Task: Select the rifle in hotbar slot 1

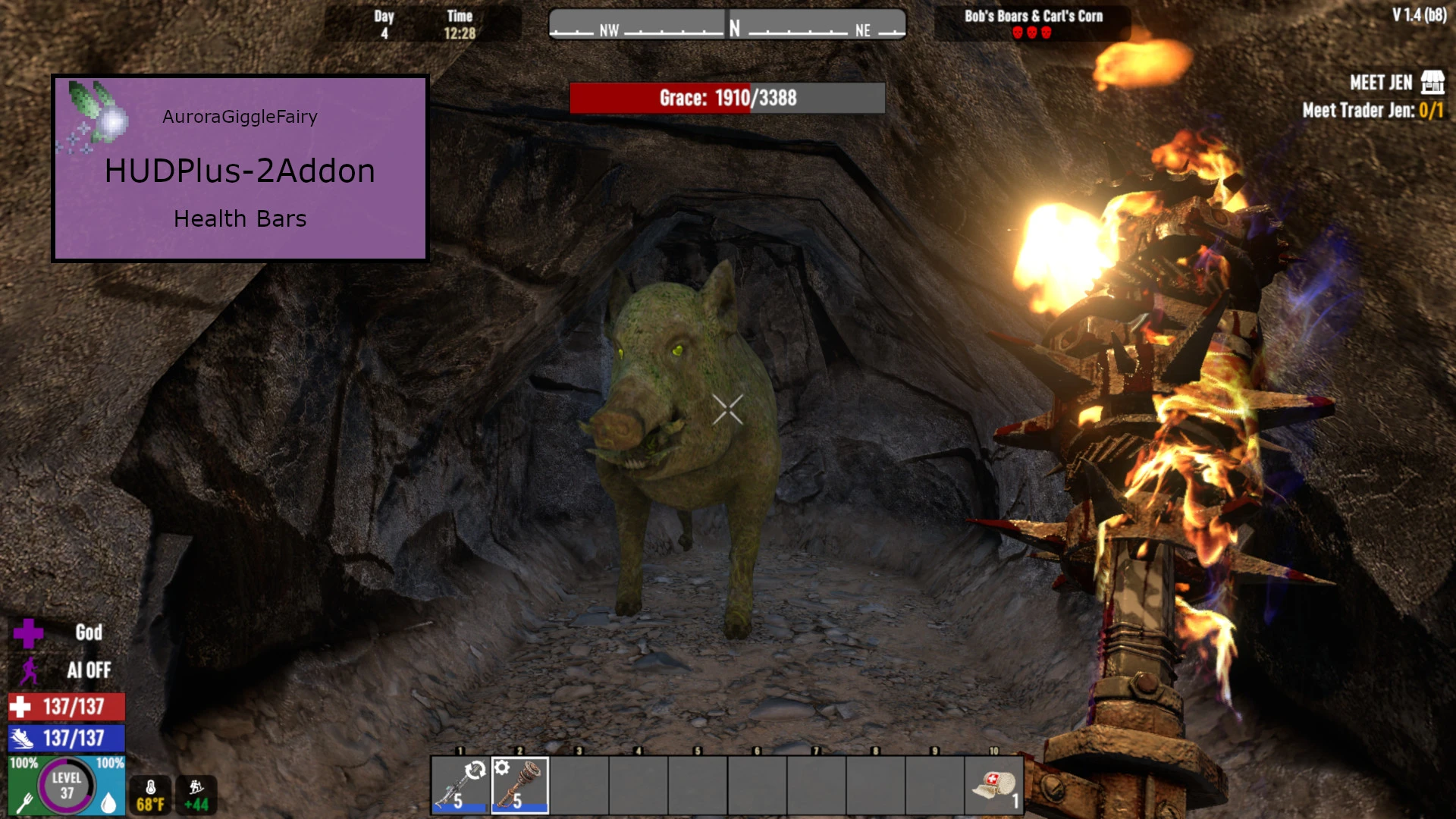Action: [460, 786]
